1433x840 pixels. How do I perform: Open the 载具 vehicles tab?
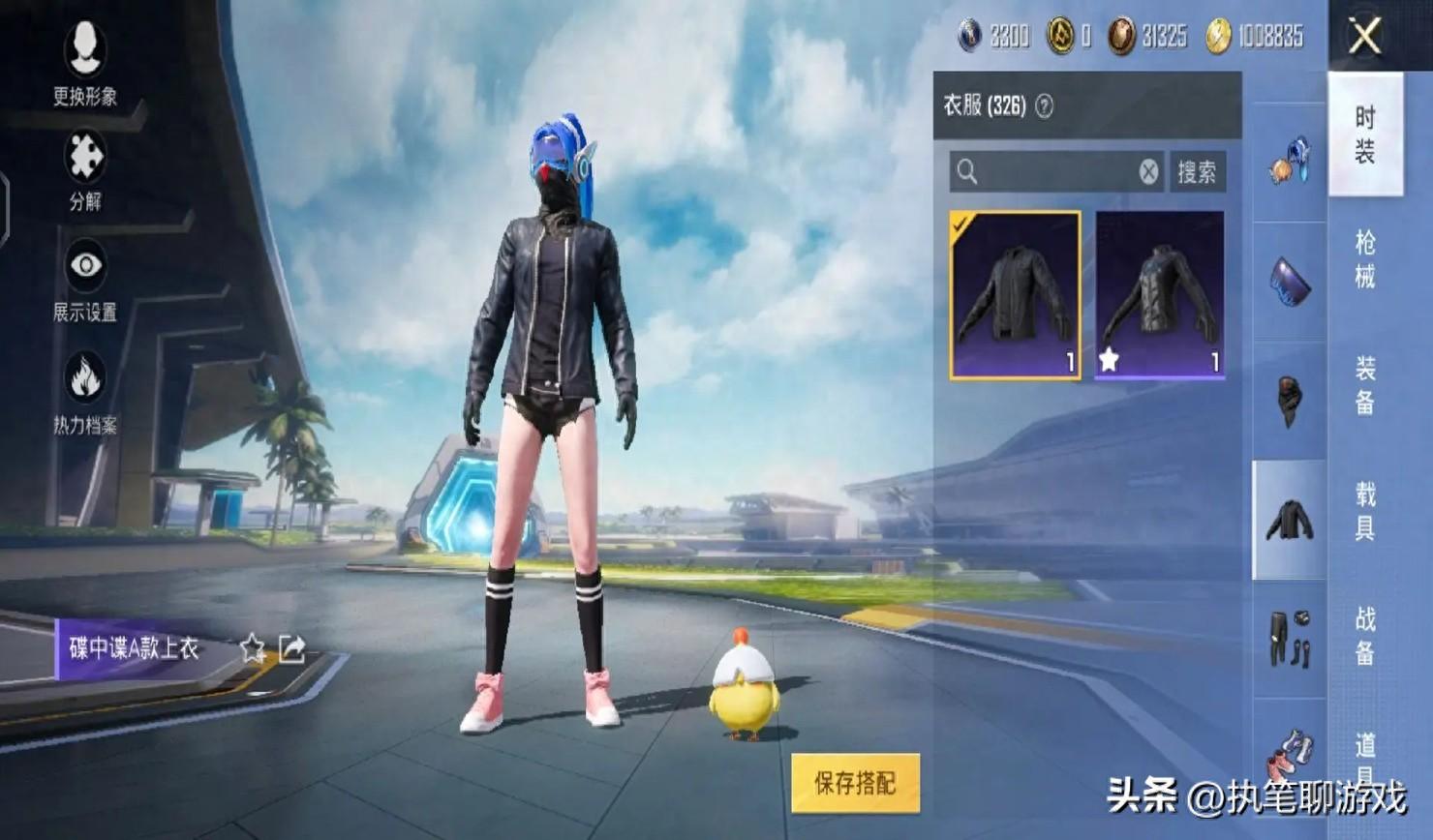coord(1365,511)
